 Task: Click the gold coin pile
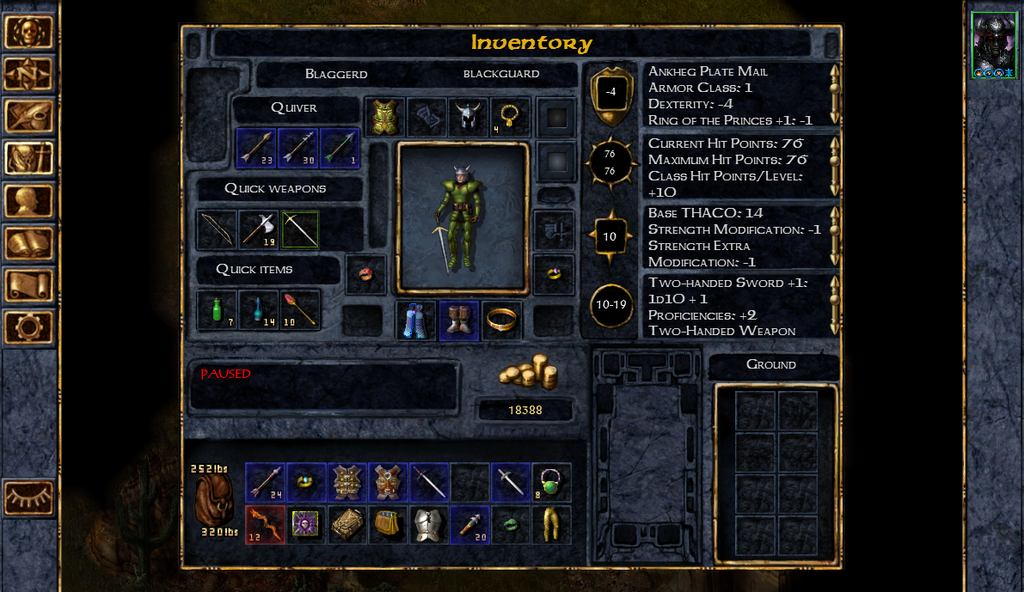pos(526,373)
